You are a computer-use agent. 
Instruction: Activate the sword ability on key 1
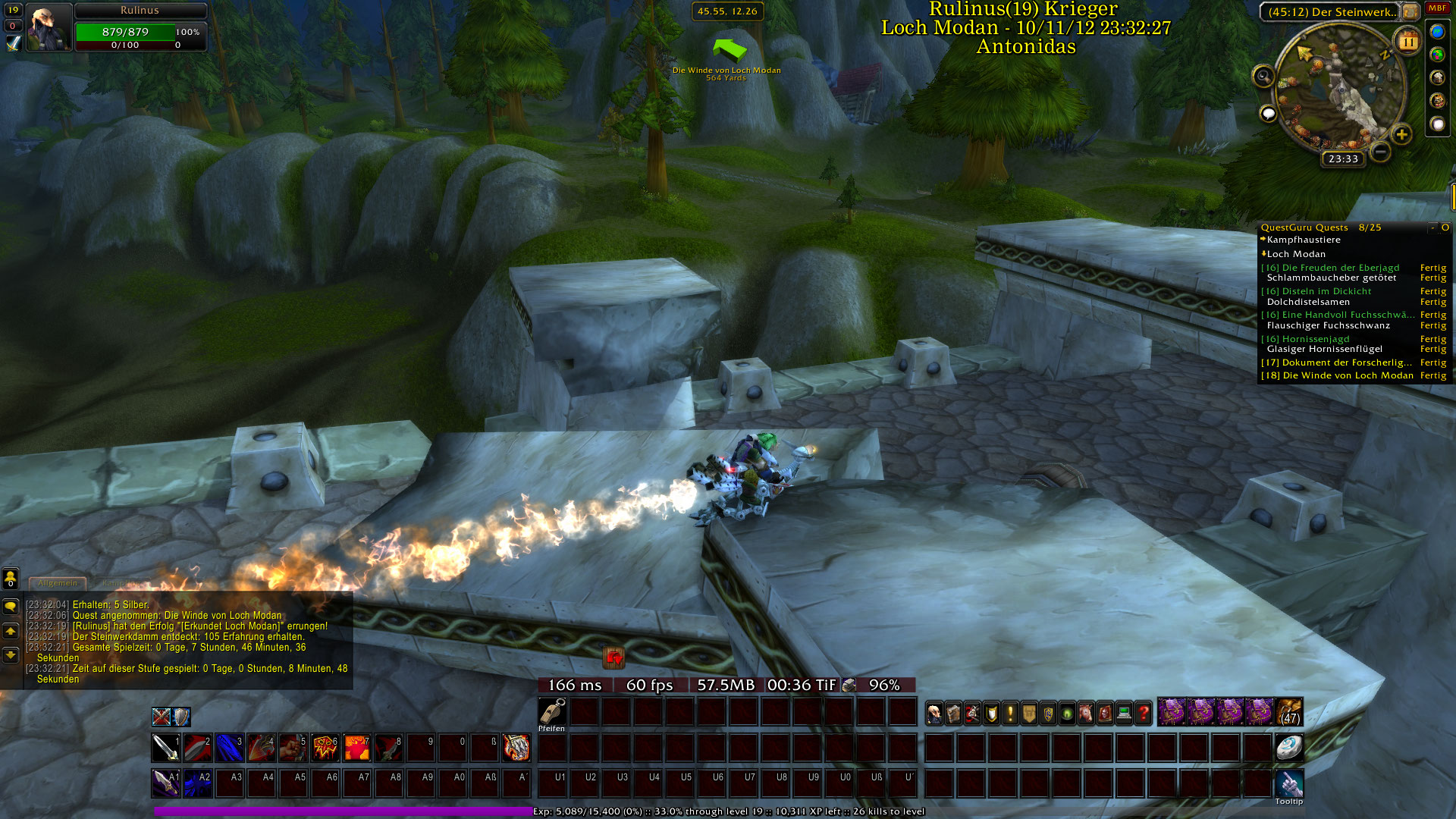165,748
